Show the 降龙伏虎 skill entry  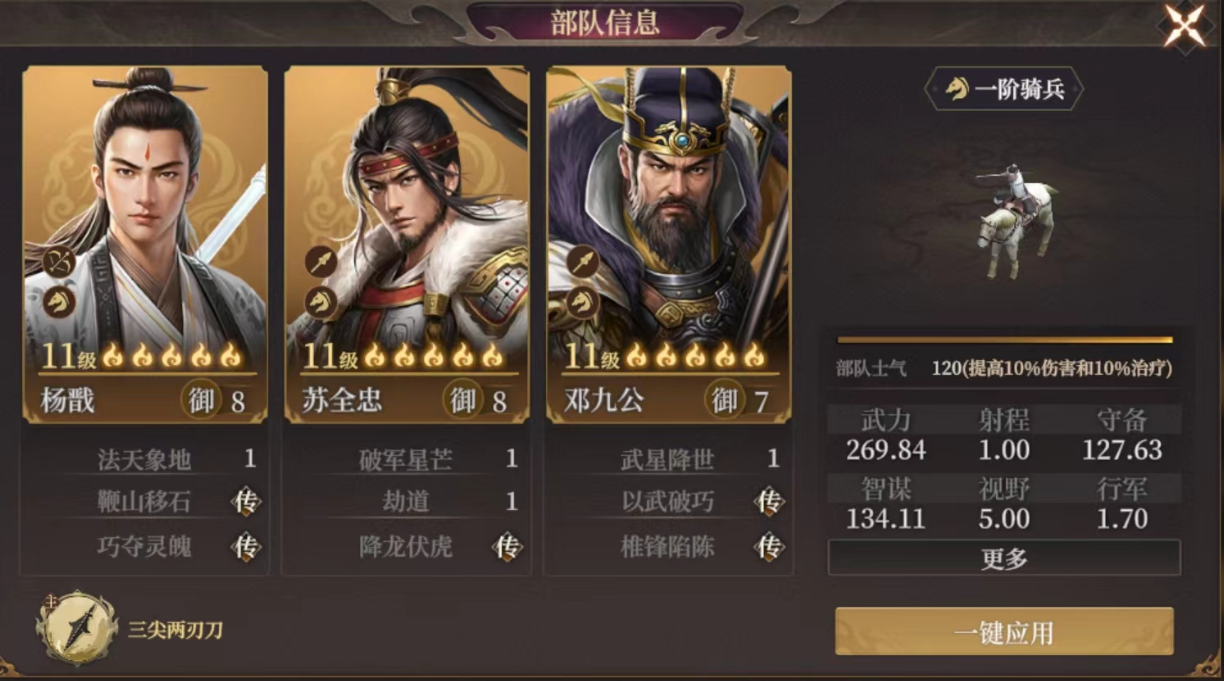point(407,546)
